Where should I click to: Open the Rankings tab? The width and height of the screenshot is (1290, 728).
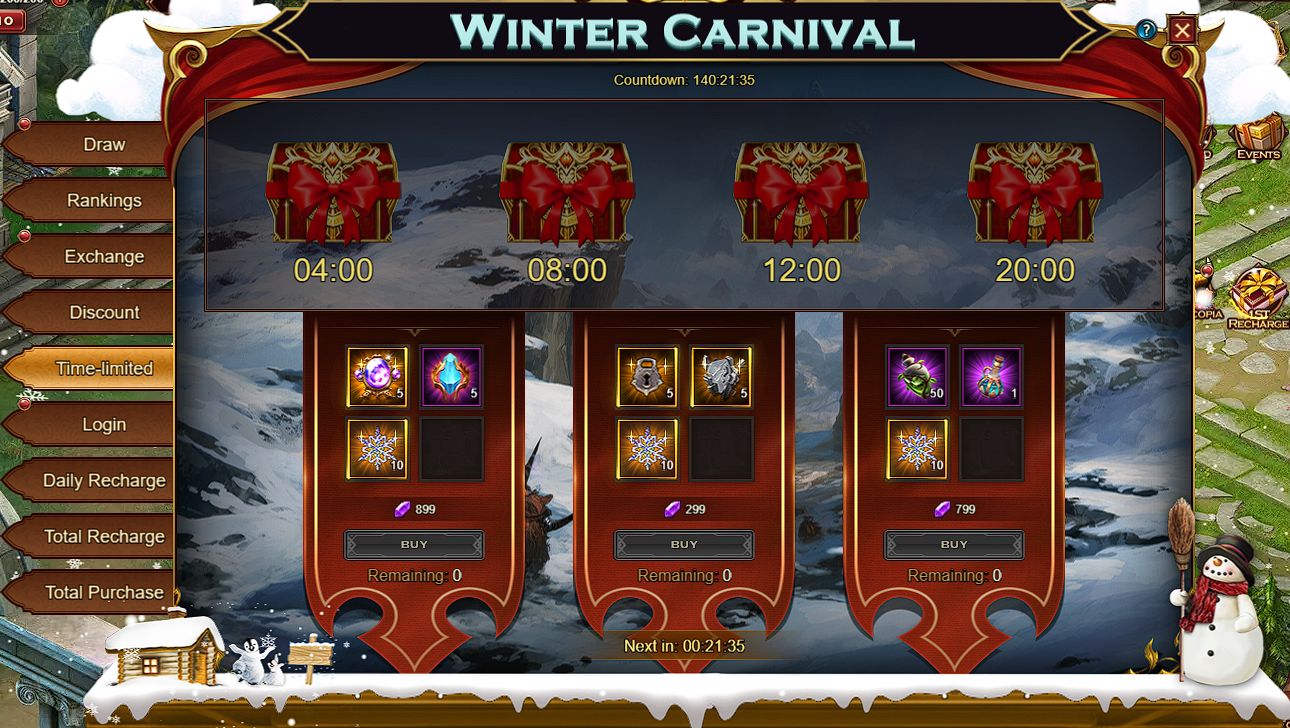pos(104,201)
